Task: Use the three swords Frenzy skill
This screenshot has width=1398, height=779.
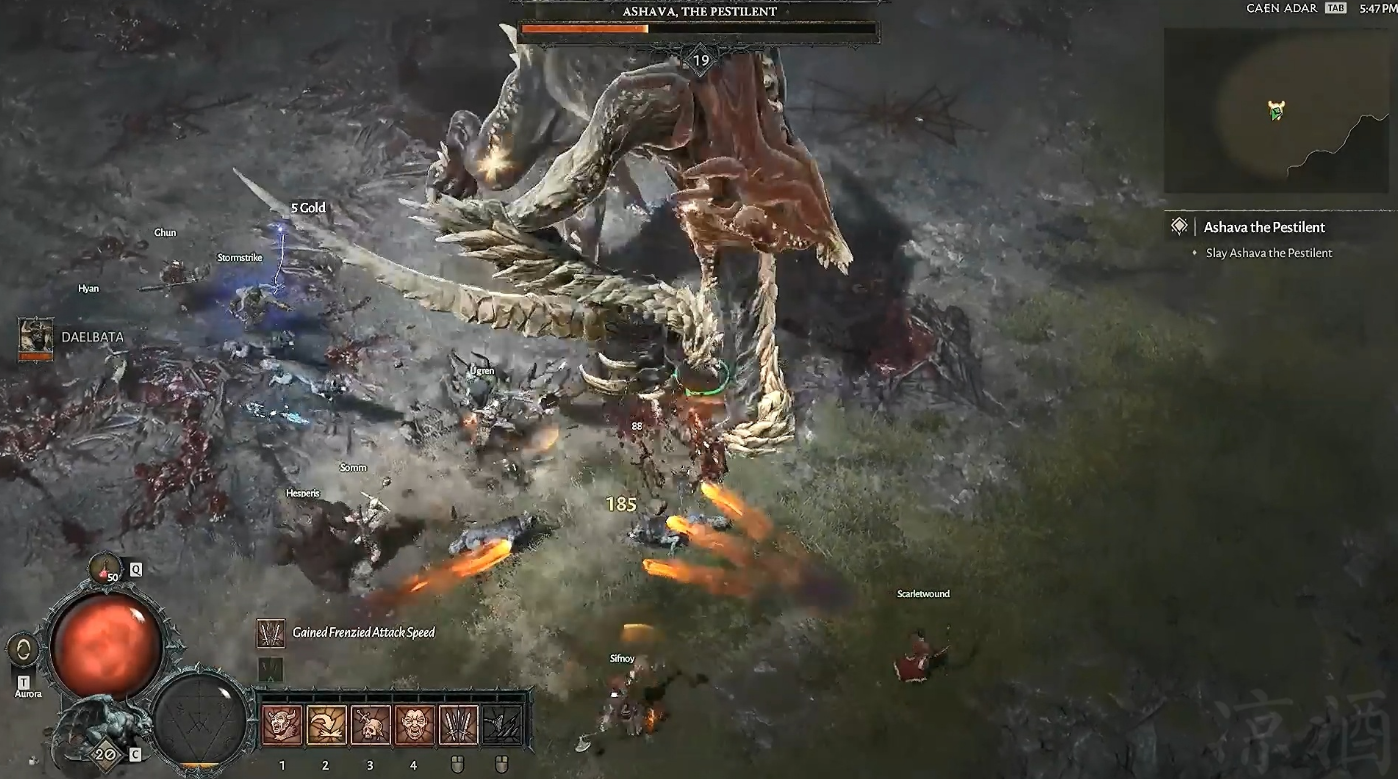Action: point(458,725)
